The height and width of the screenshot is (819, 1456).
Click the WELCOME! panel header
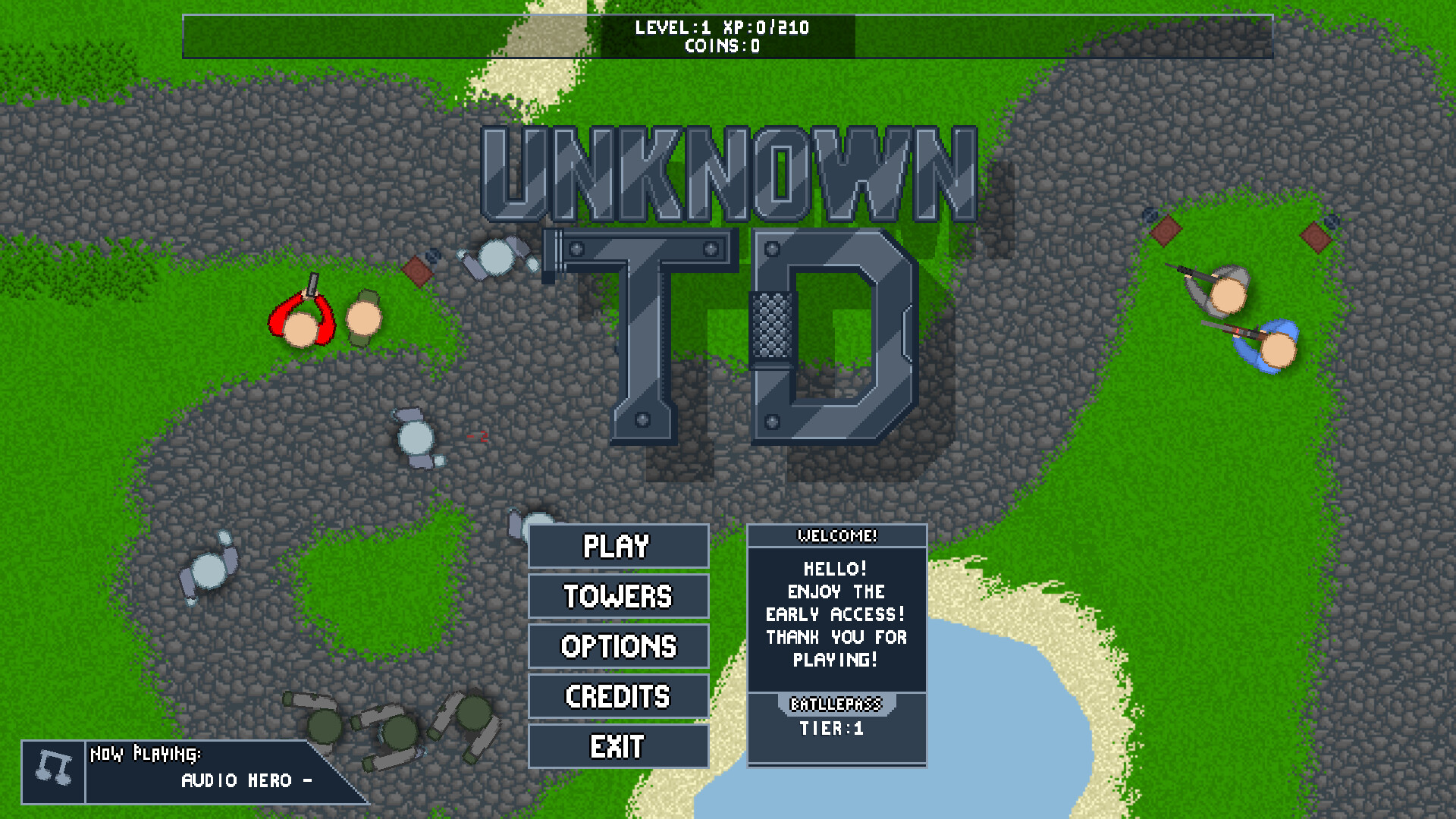click(x=836, y=535)
